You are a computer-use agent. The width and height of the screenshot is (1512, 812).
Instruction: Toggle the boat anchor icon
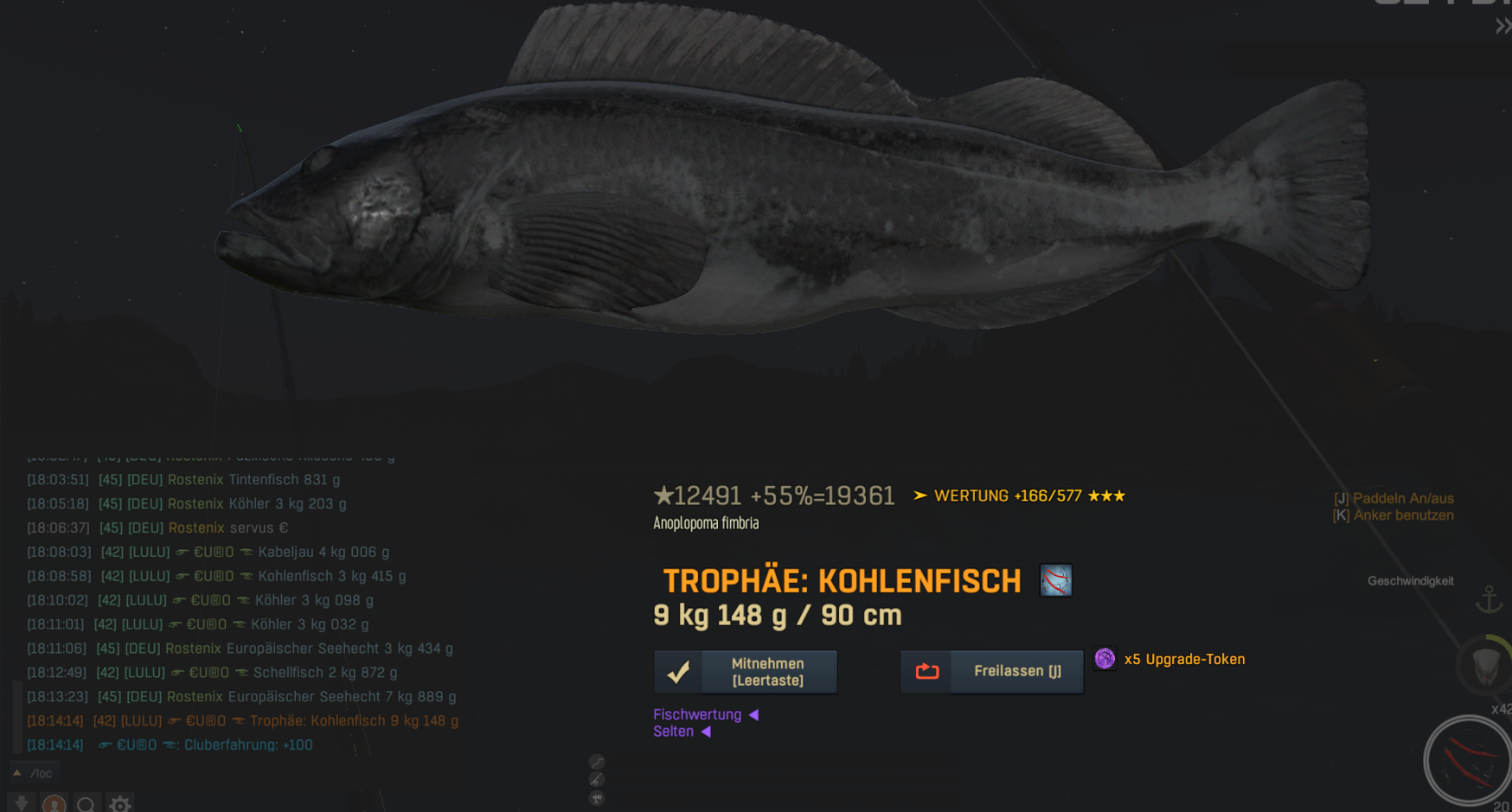click(1489, 599)
